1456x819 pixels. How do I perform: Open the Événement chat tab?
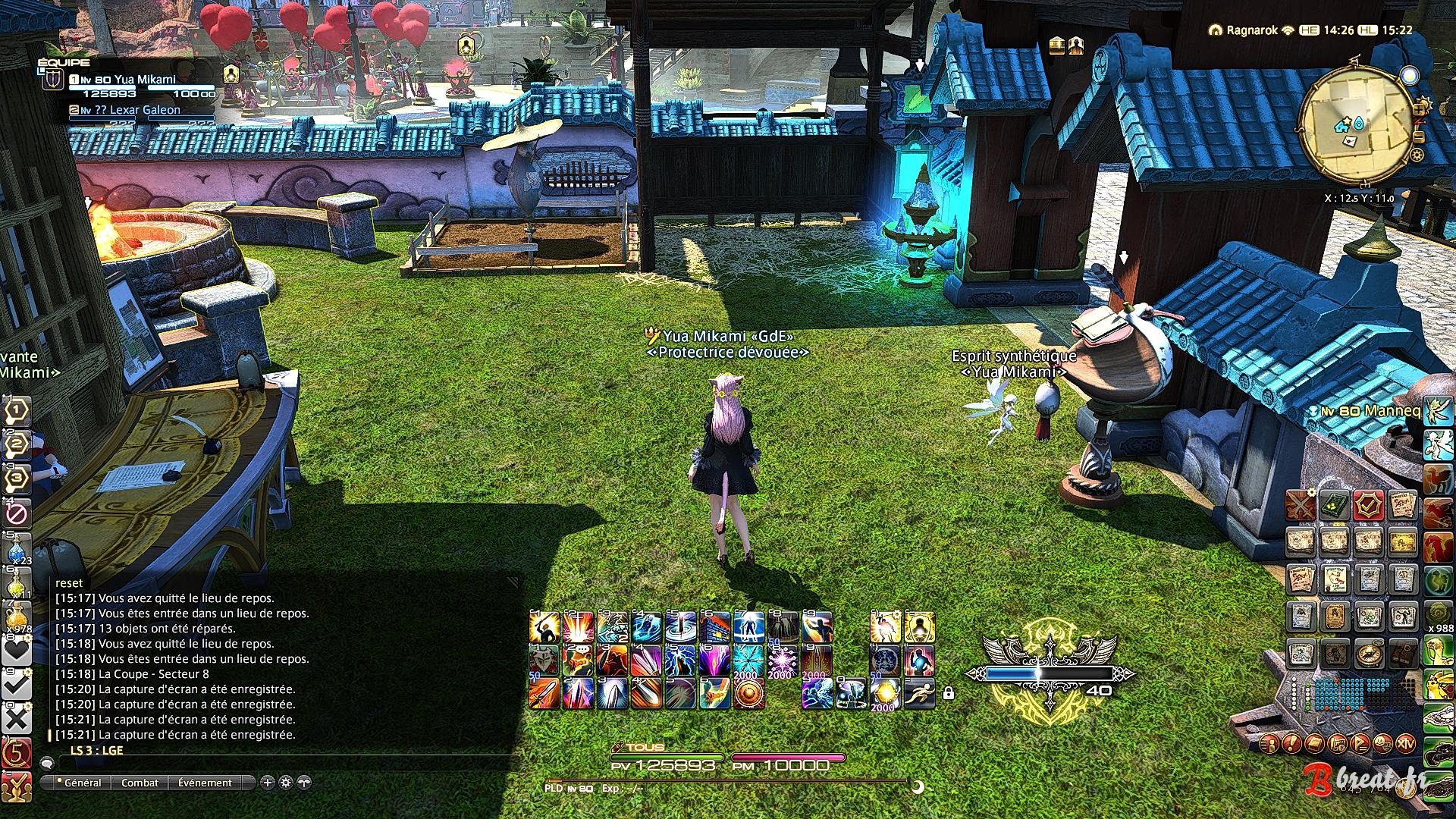205,783
